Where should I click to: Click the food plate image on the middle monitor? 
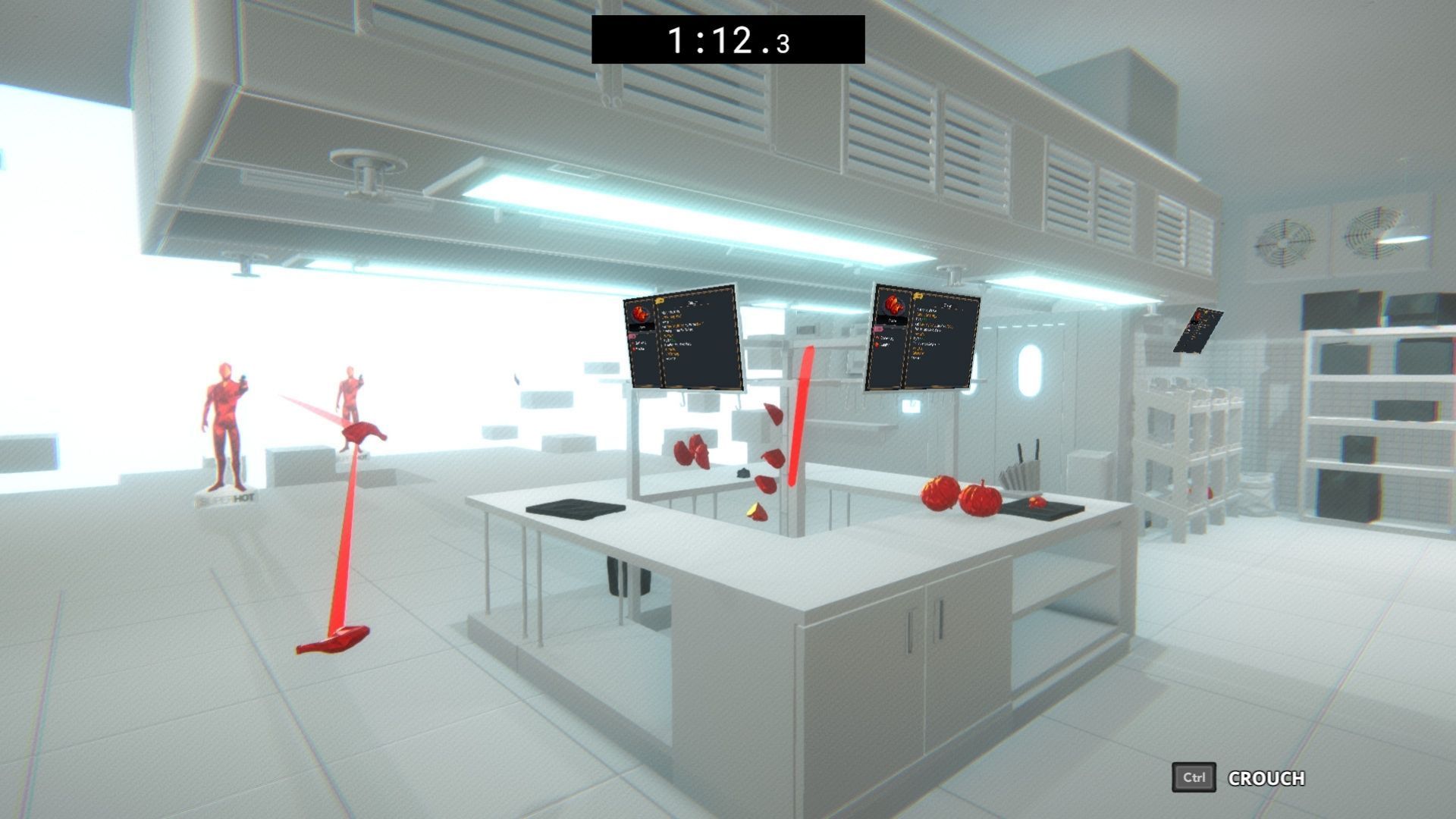point(893,305)
